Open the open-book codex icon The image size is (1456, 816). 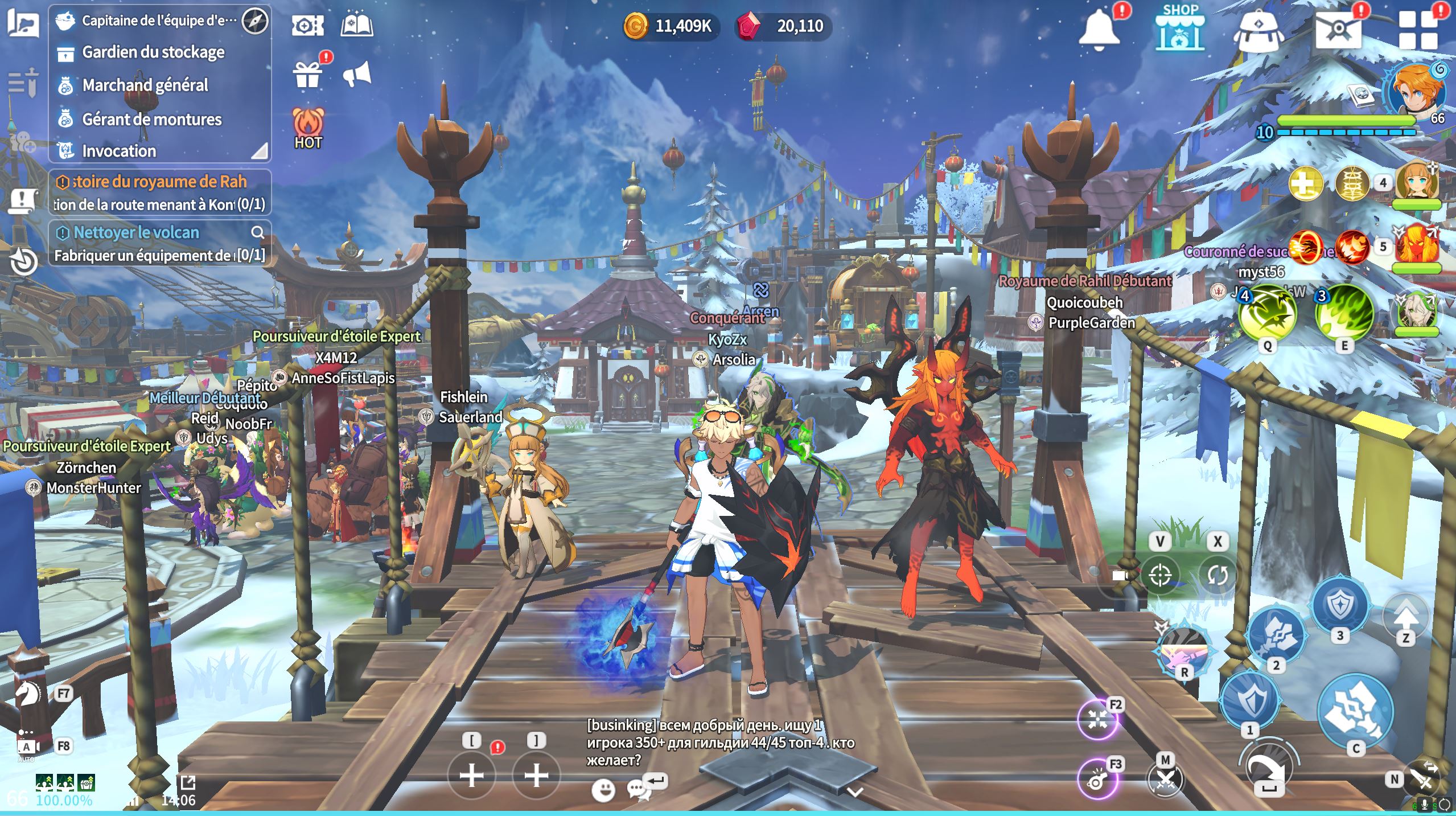pos(357,26)
